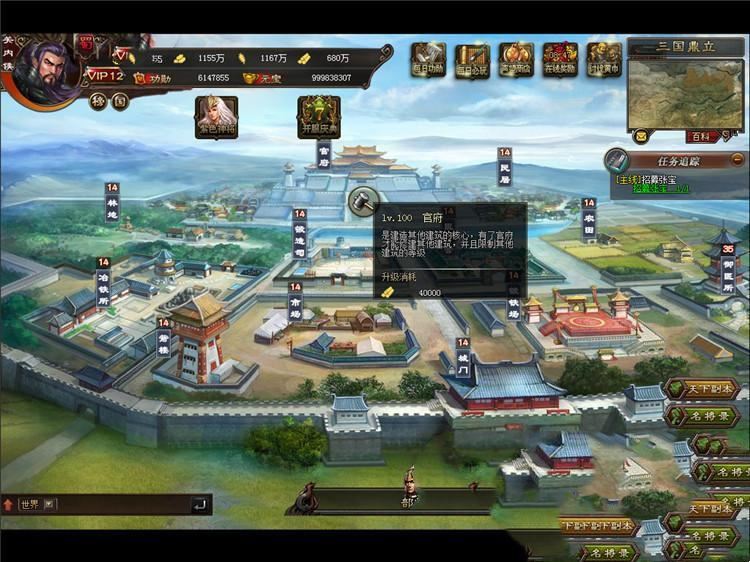Follow the 招募张宝 main quest link
The height and width of the screenshot is (562, 750).
(x=655, y=180)
